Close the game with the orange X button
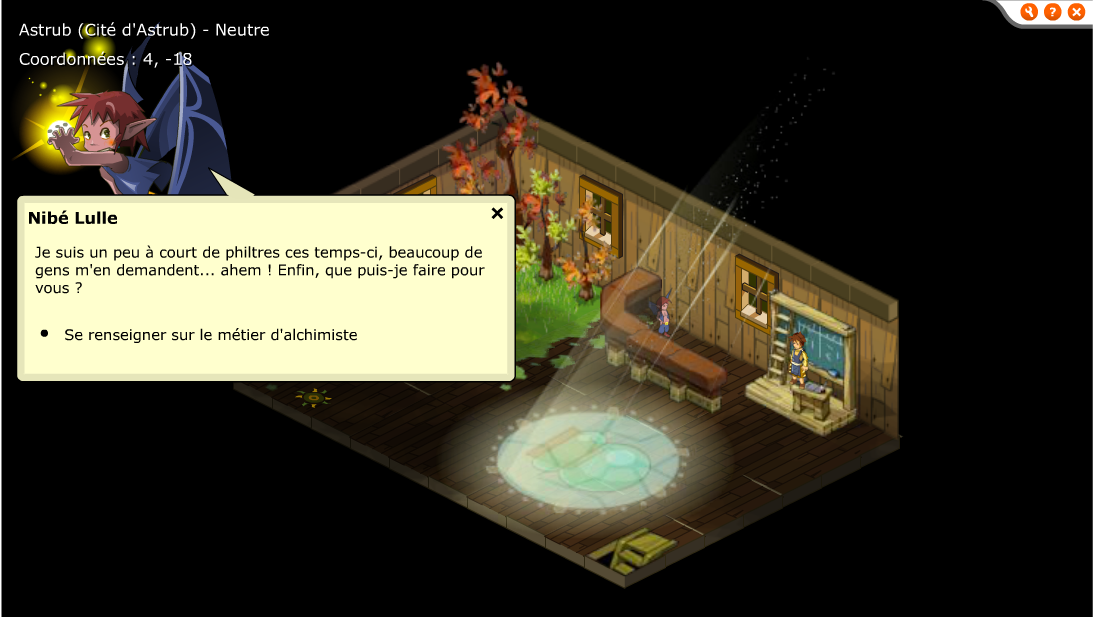 [x=1076, y=12]
